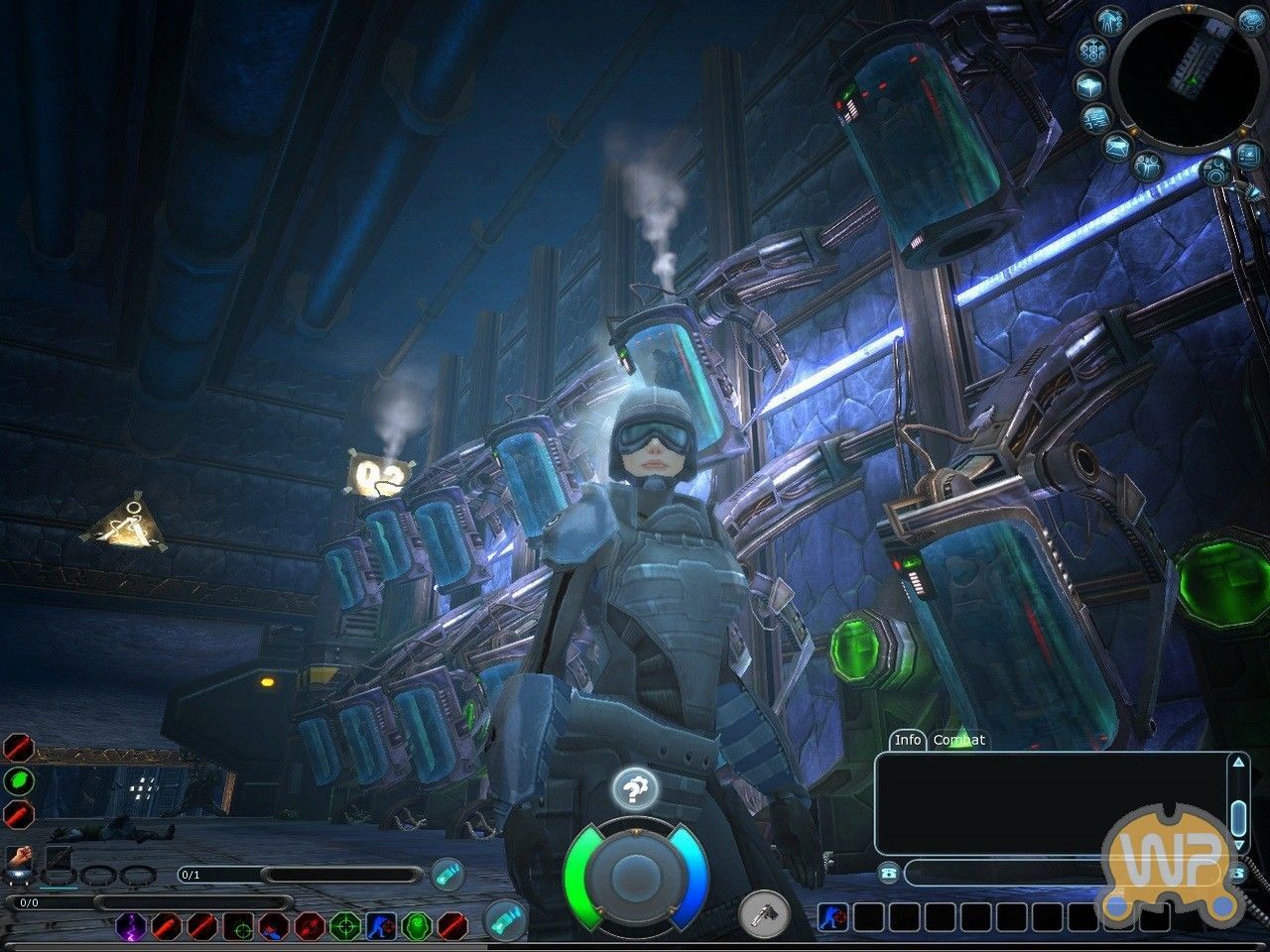Click the social friends icon near the minimap
This screenshot has height=952, width=1270.
pyautogui.click(x=1148, y=166)
